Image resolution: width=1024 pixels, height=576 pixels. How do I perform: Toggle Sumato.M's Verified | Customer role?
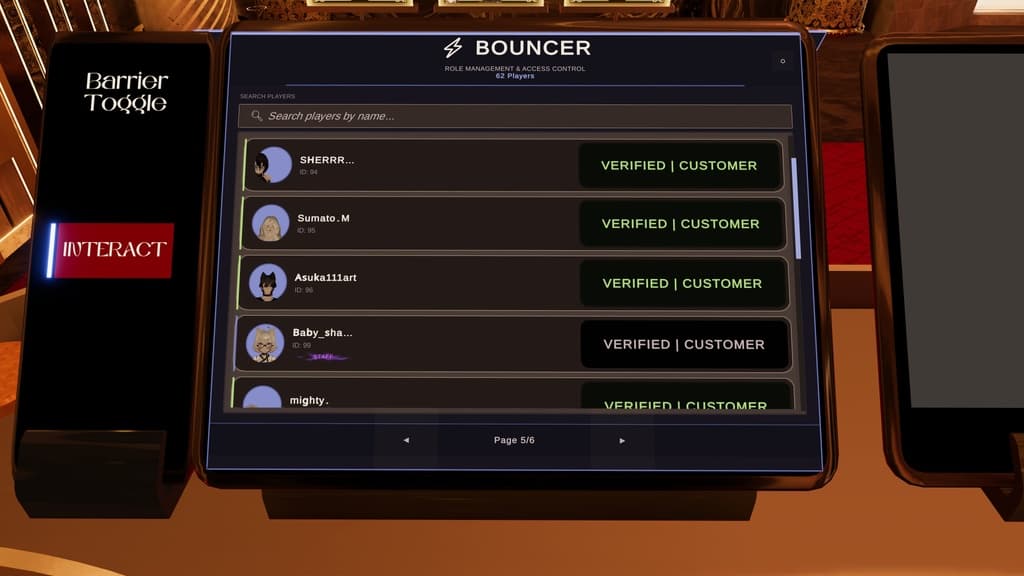click(680, 224)
